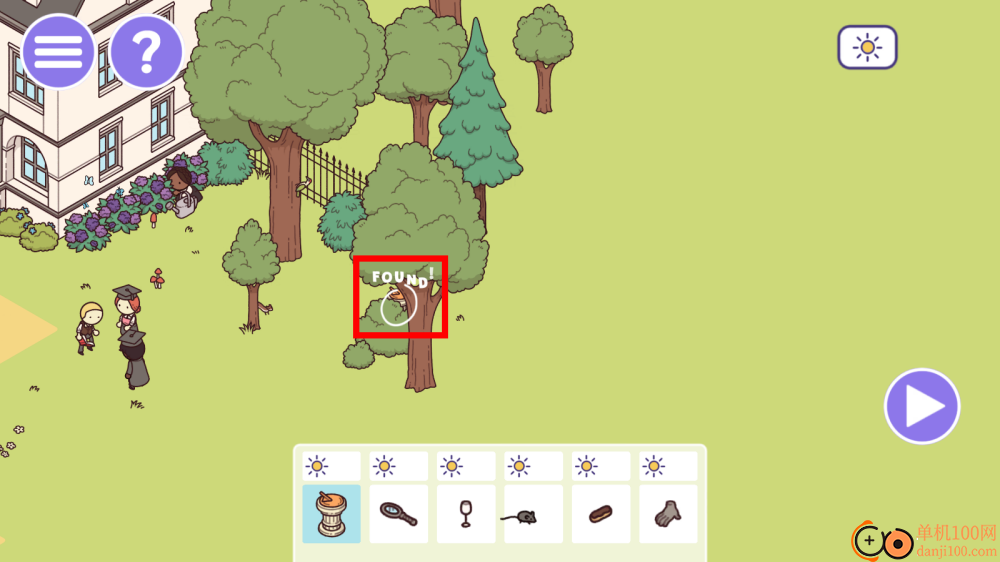This screenshot has width=1000, height=562.
Task: Select the chocolate eclair item slot
Action: pos(601,514)
